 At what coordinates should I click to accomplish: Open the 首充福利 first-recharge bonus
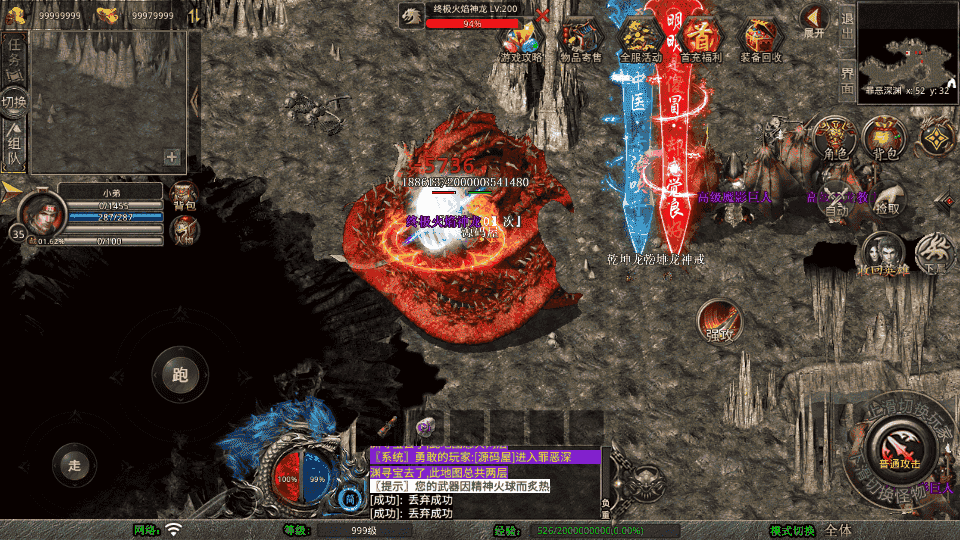[704, 40]
